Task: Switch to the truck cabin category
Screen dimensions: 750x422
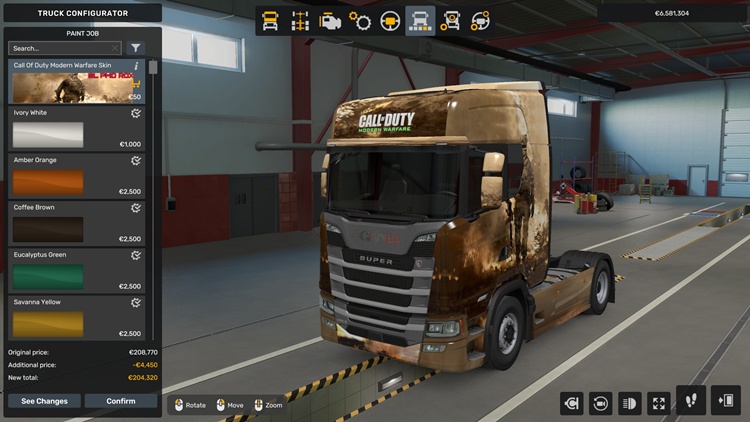Action: tap(270, 20)
